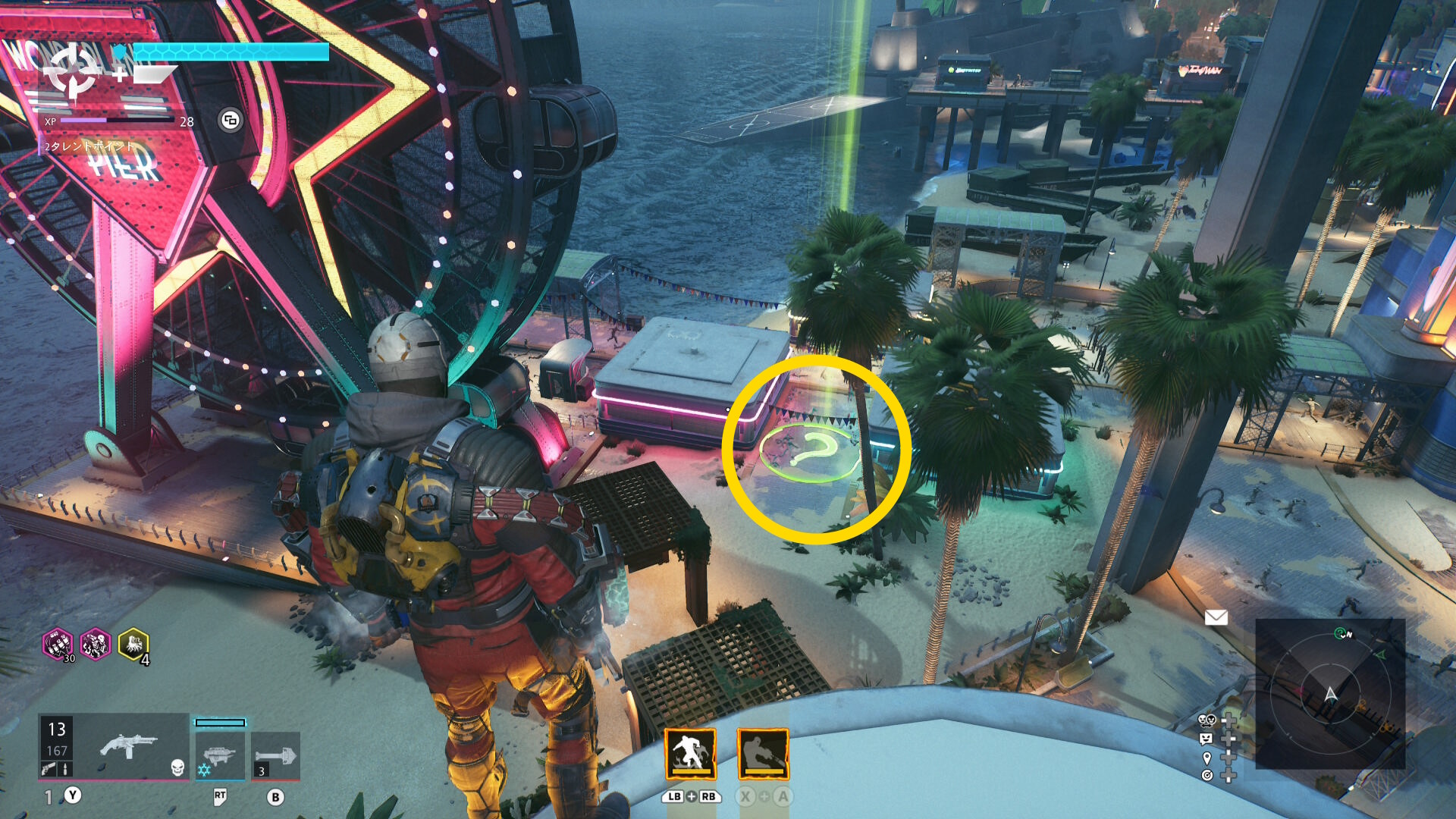Image resolution: width=1456 pixels, height=819 pixels.
Task: Click the radar minimap
Action: 1330,694
